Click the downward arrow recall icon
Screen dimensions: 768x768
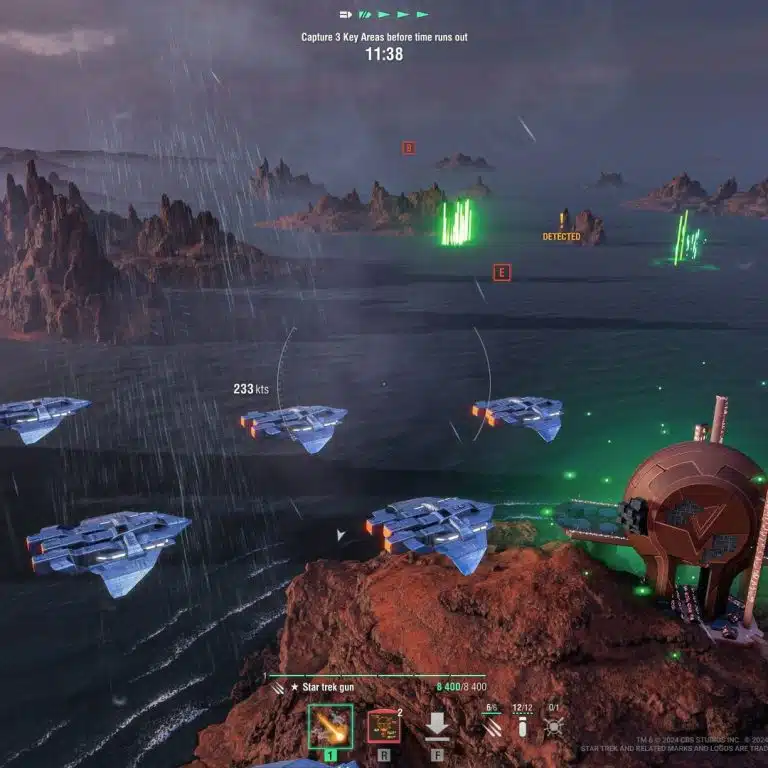[437, 726]
